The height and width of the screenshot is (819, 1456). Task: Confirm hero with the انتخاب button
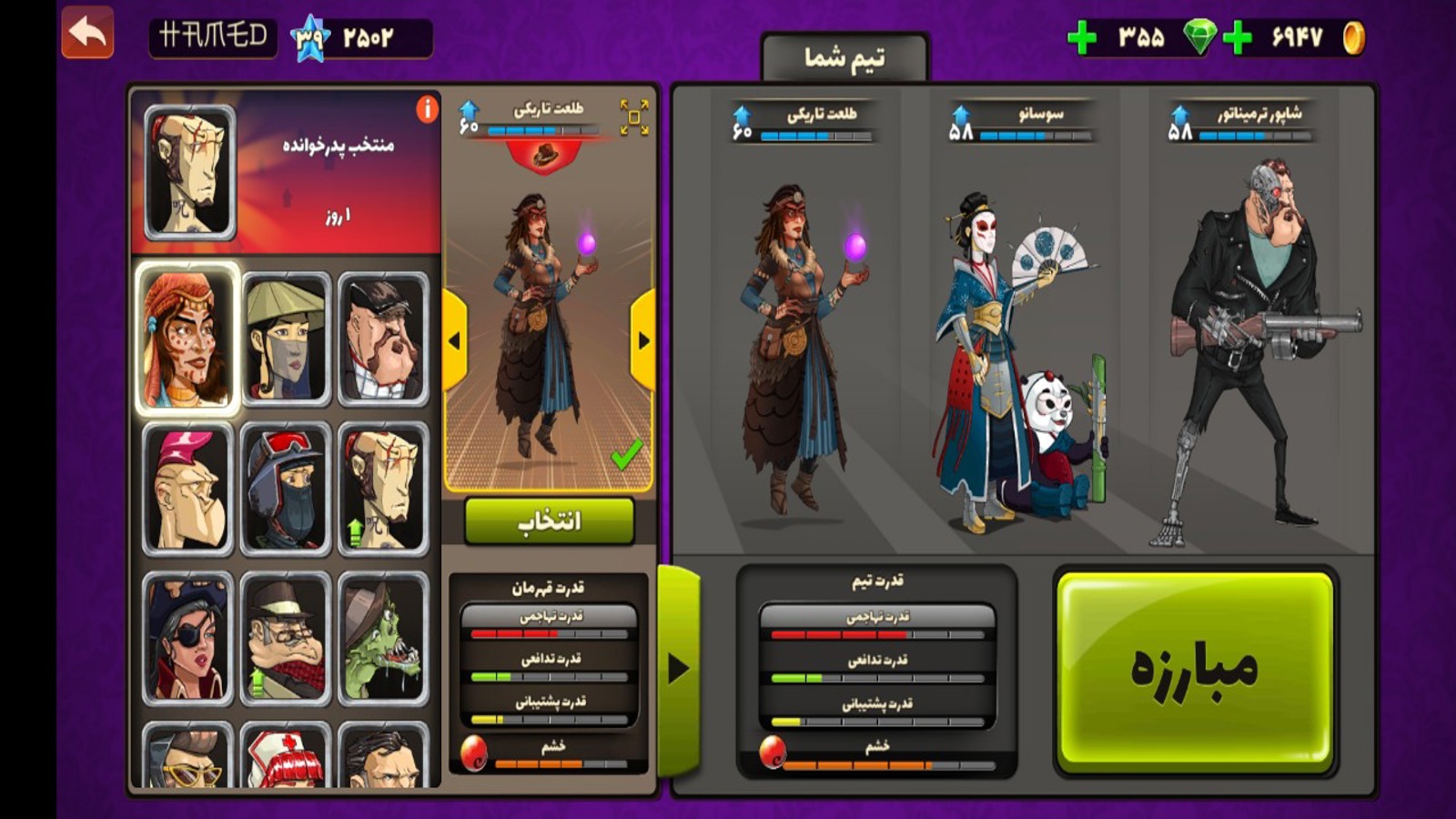click(x=549, y=521)
